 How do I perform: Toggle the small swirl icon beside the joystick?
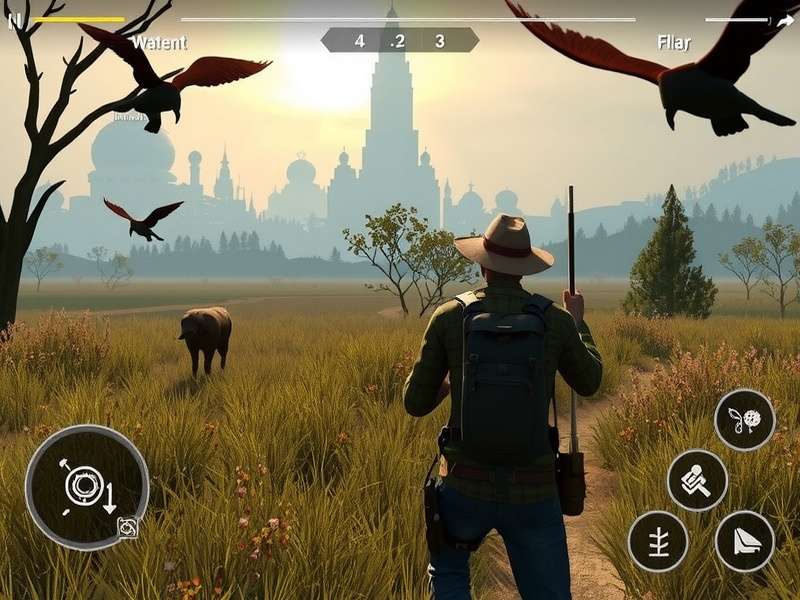128,527
